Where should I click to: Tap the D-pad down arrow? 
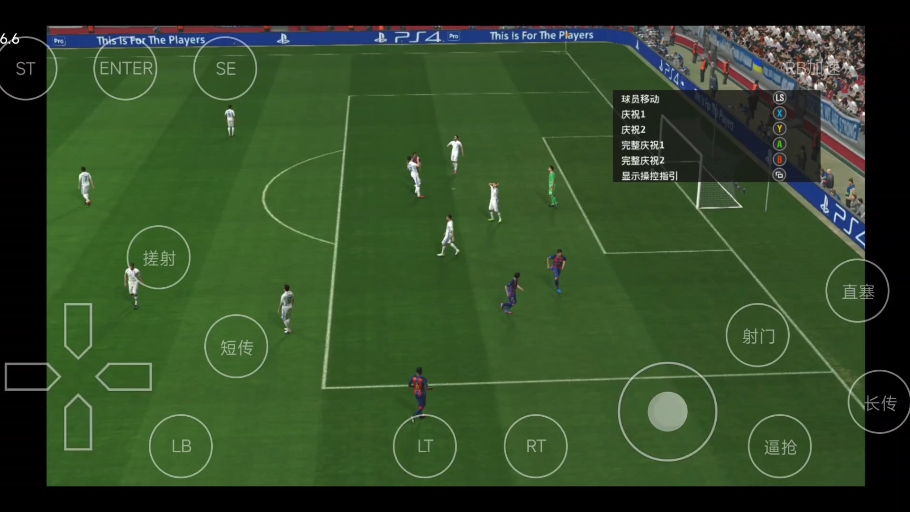(x=78, y=423)
